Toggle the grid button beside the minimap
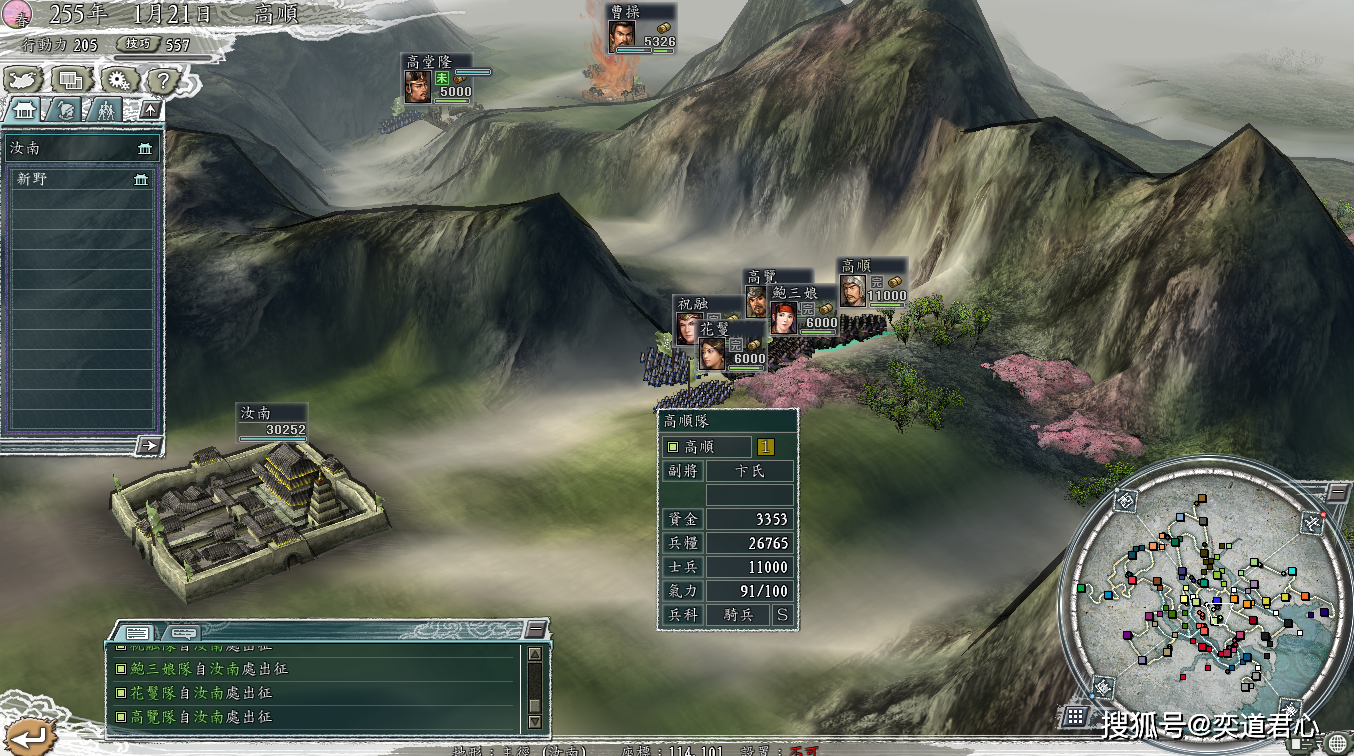The height and width of the screenshot is (756, 1354). 1075,715
